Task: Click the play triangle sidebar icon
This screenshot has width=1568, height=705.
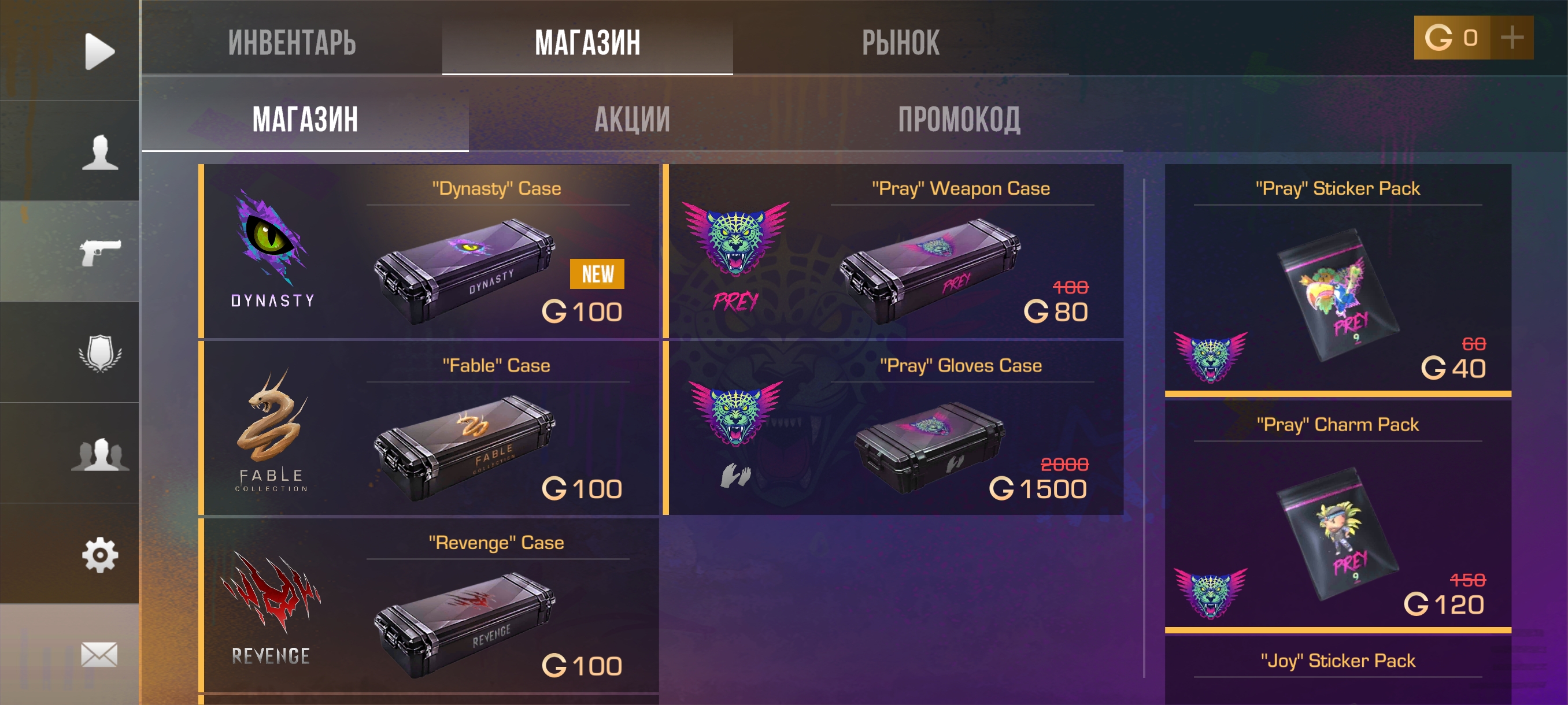Action: tap(99, 51)
